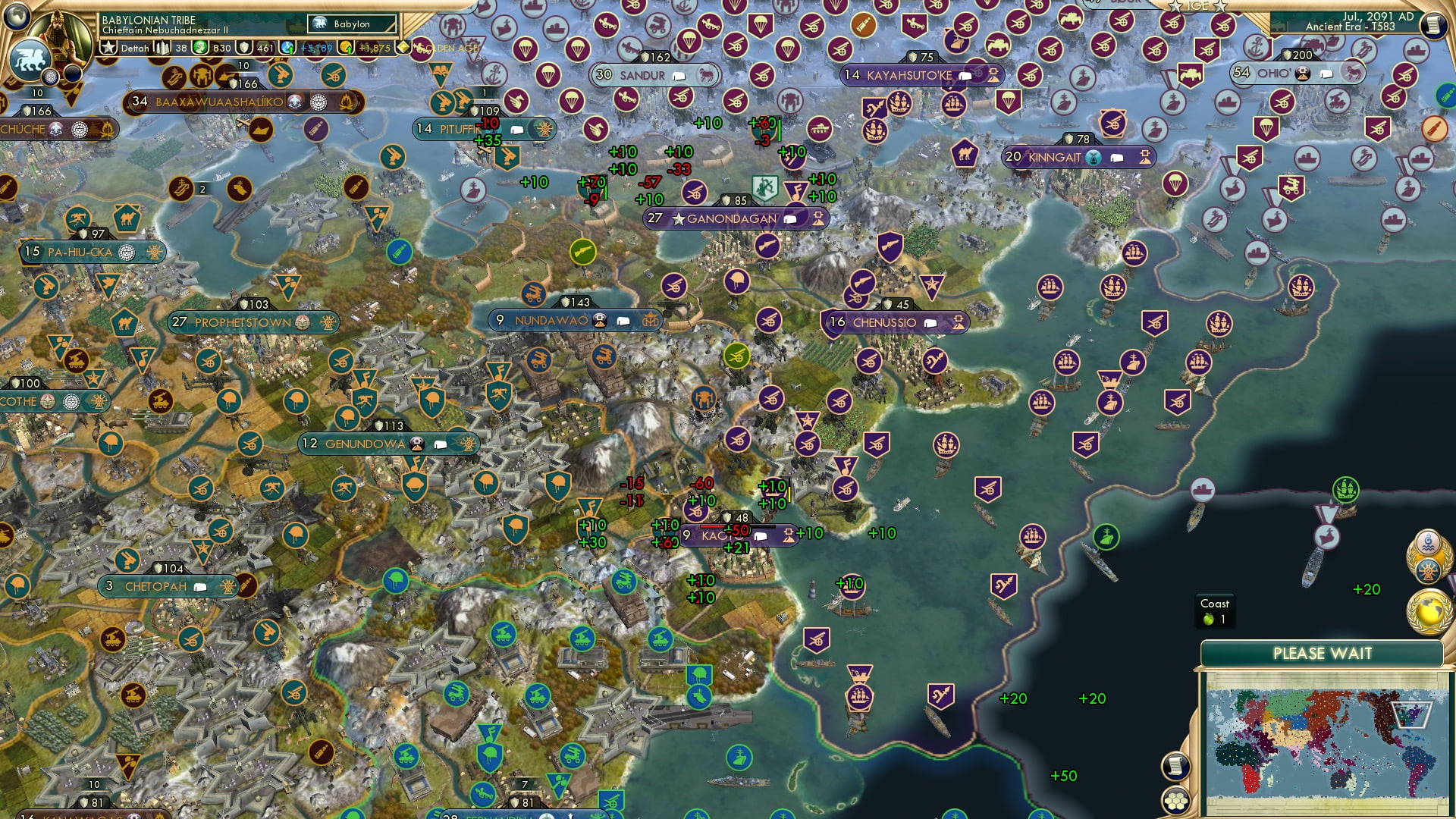This screenshot has width=1456, height=819.
Task: Click the hex grid icon below the scroll
Action: 1175,802
